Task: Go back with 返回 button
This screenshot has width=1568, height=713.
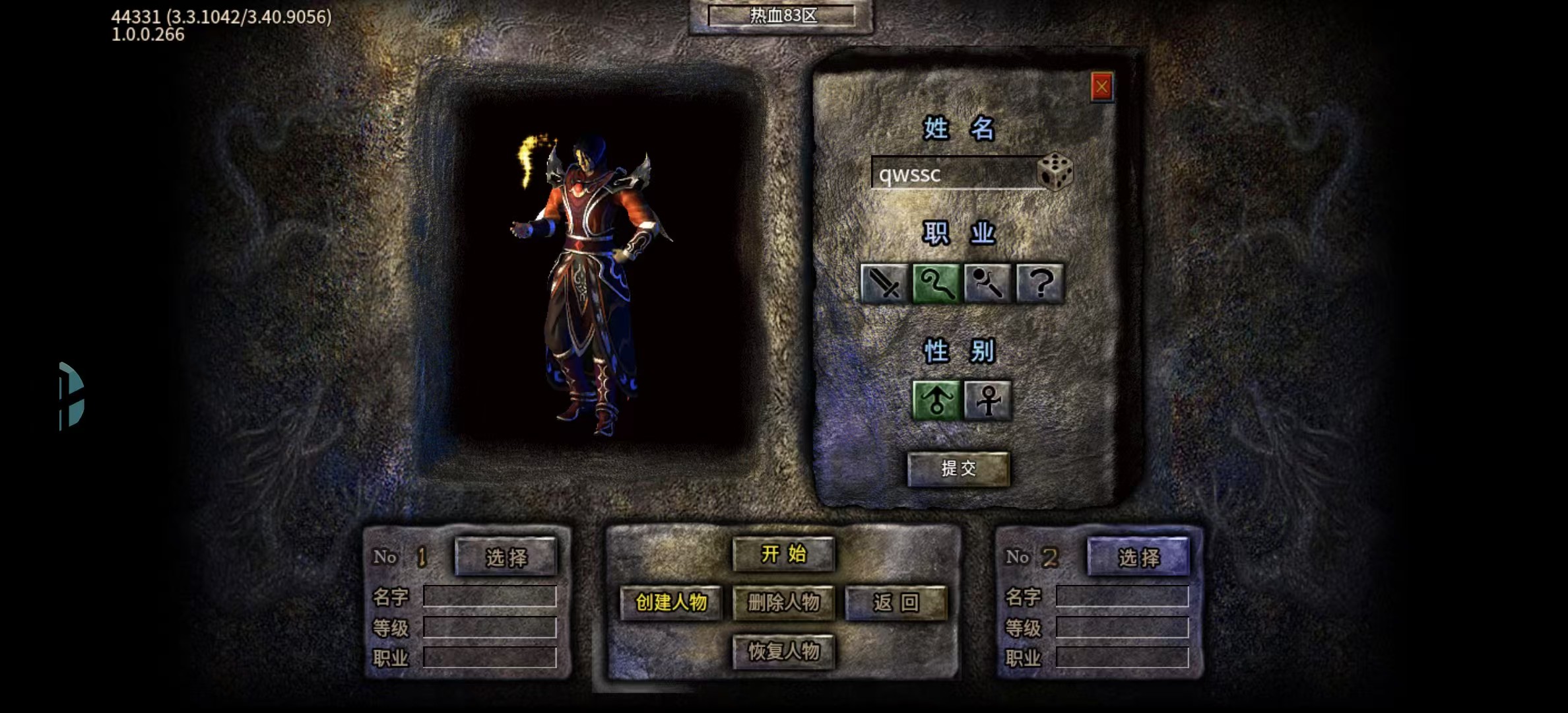Action: tap(896, 602)
